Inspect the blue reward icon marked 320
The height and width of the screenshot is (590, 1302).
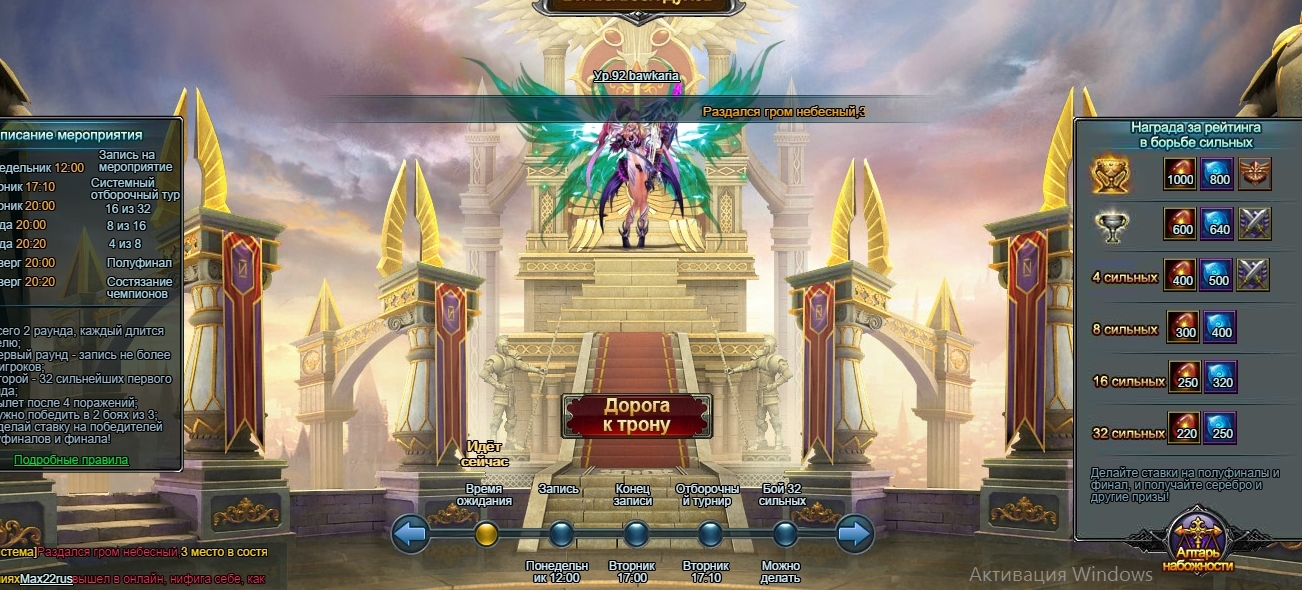(x=1220, y=377)
